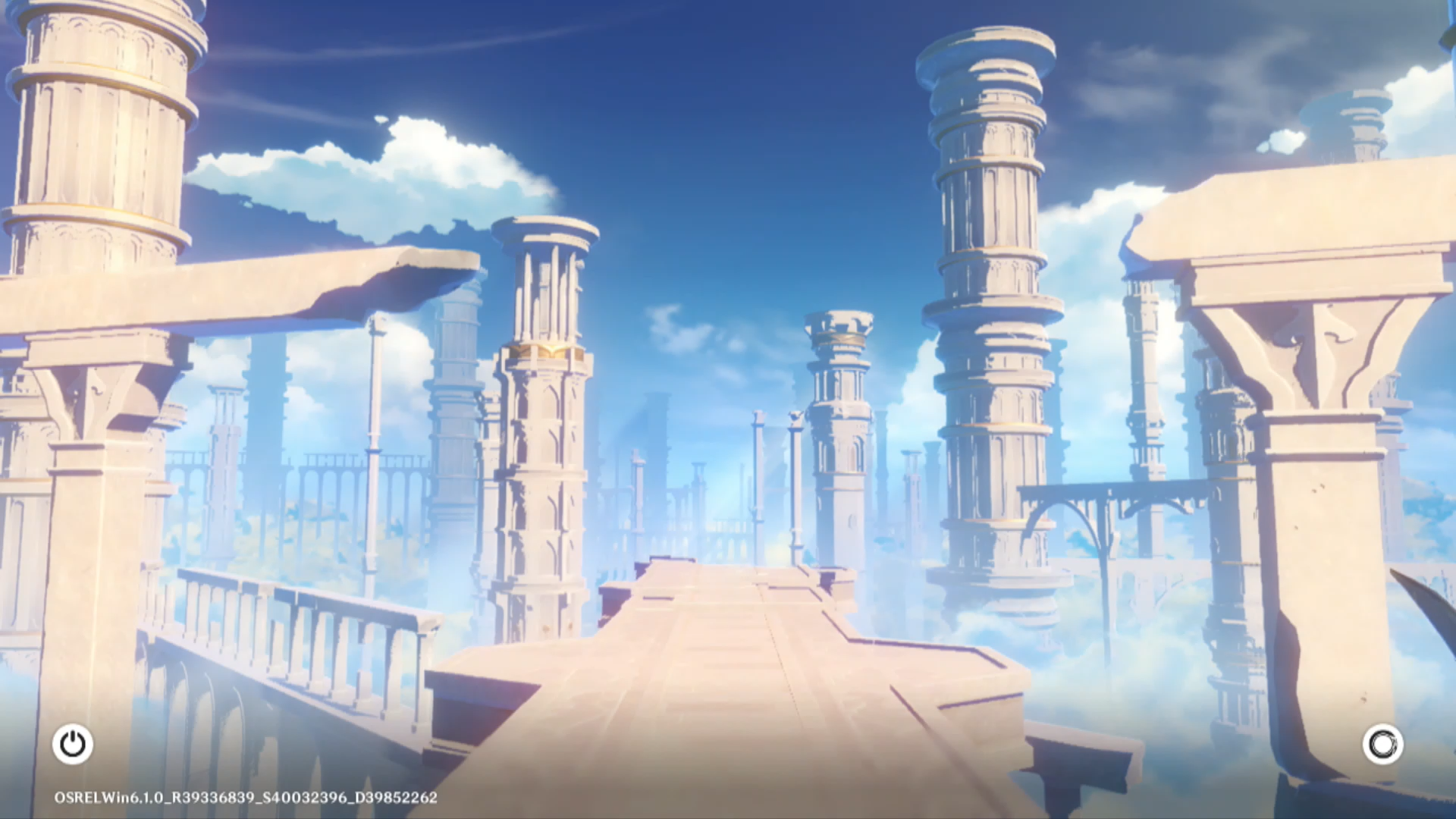Click the power exit button
This screenshot has width=1456, height=819.
pyautogui.click(x=73, y=744)
